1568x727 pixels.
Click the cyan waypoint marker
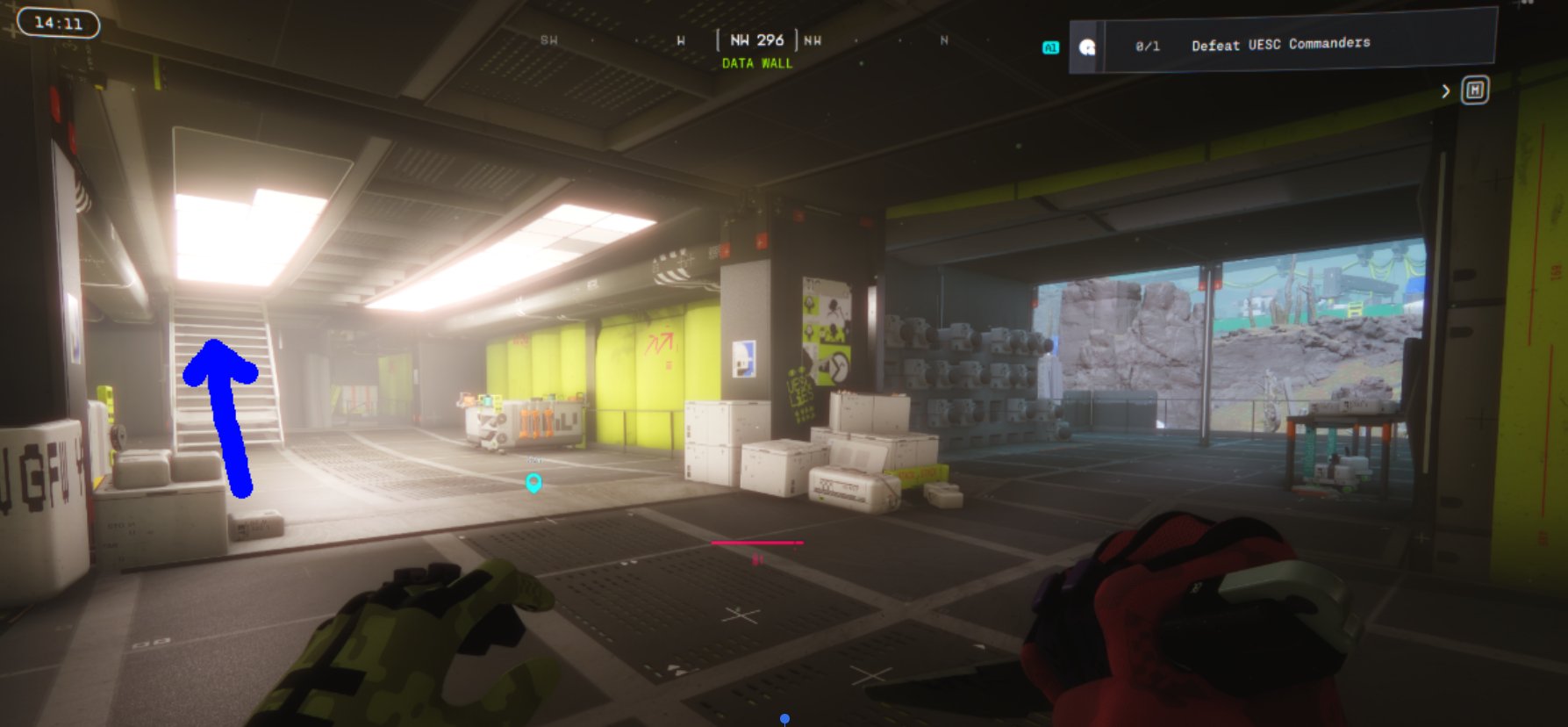pyautogui.click(x=533, y=482)
